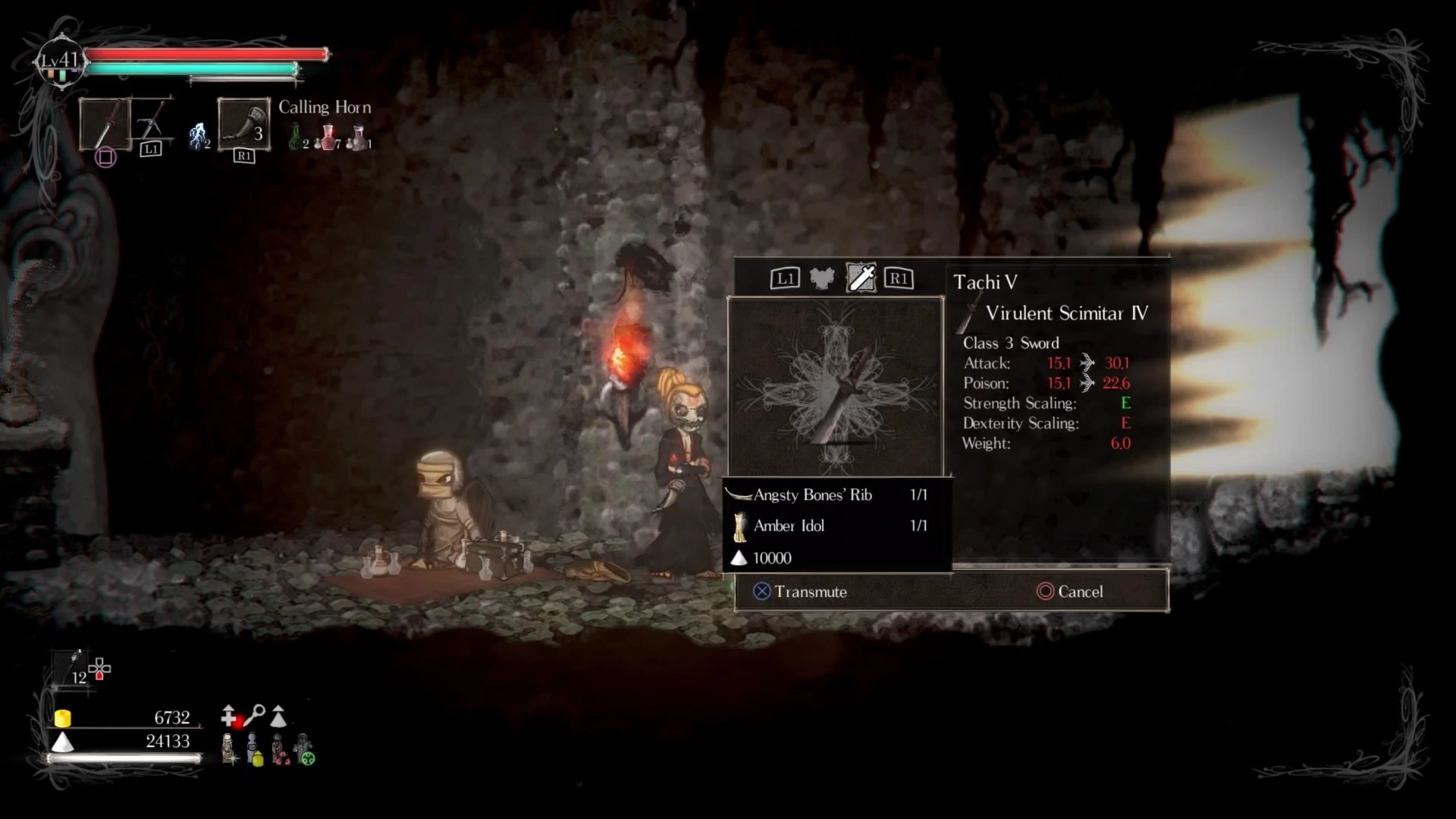The width and height of the screenshot is (1456, 819).
Task: Click the red flask icon
Action: tap(328, 137)
